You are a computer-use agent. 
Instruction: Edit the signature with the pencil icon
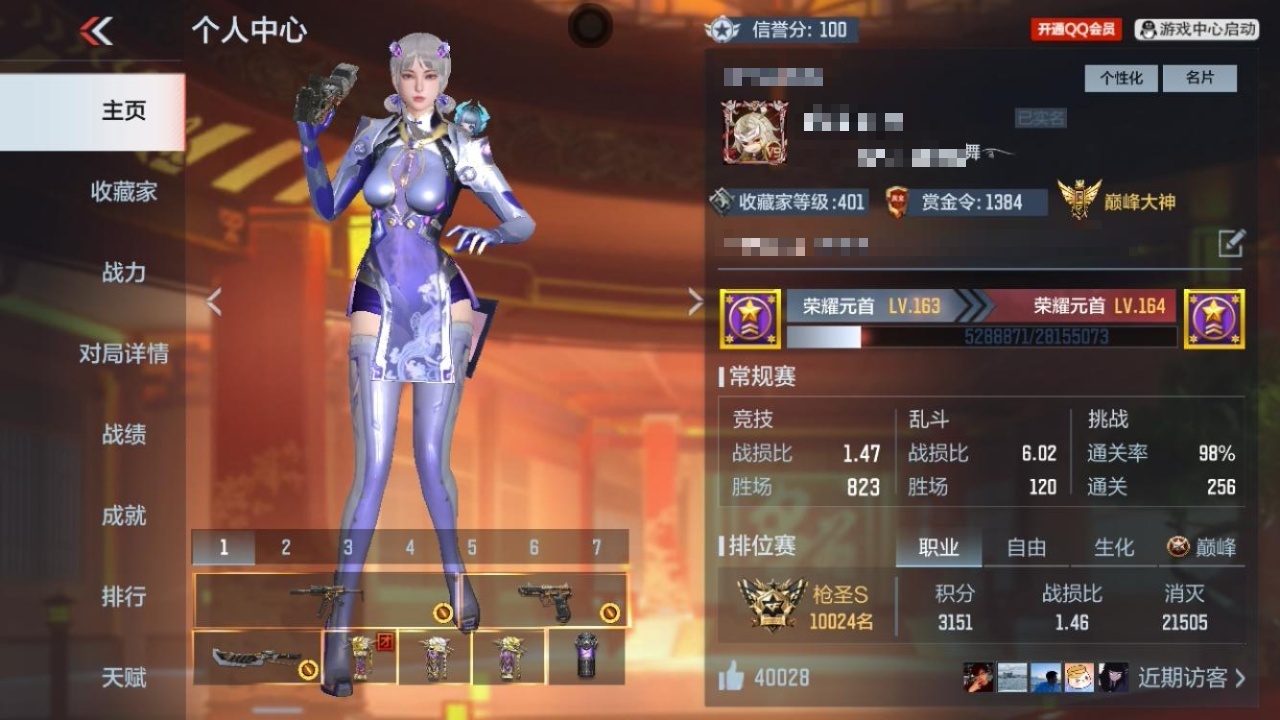tap(1231, 243)
